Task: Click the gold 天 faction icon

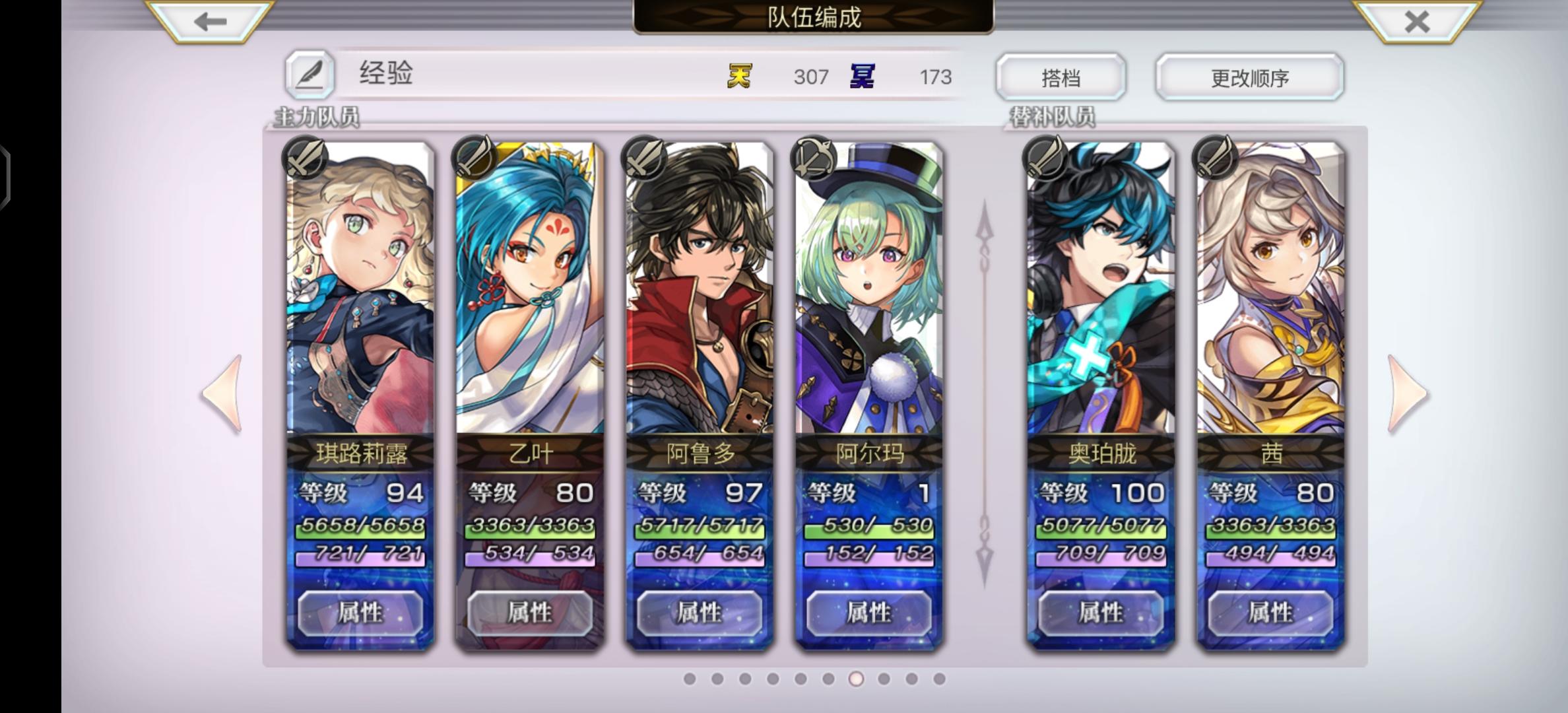Action: point(740,77)
